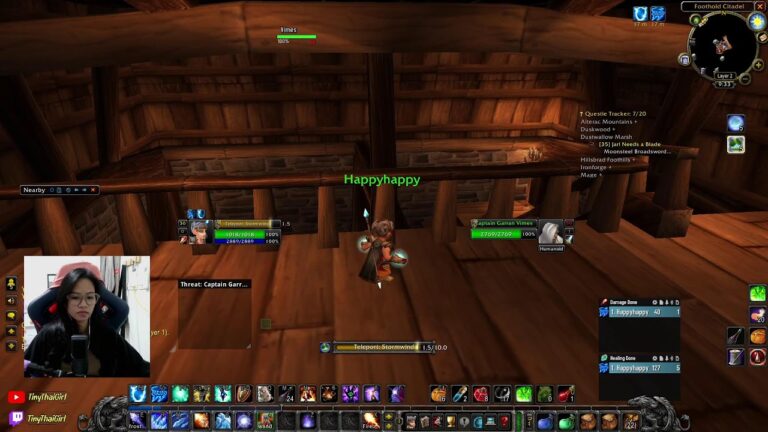Use the green clock icon on right bar
768x432 pixels.
(x=757, y=293)
